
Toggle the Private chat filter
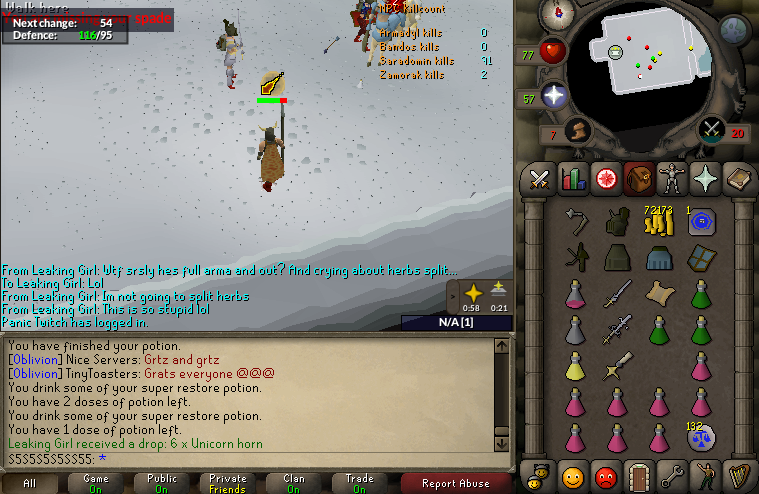coord(228,484)
